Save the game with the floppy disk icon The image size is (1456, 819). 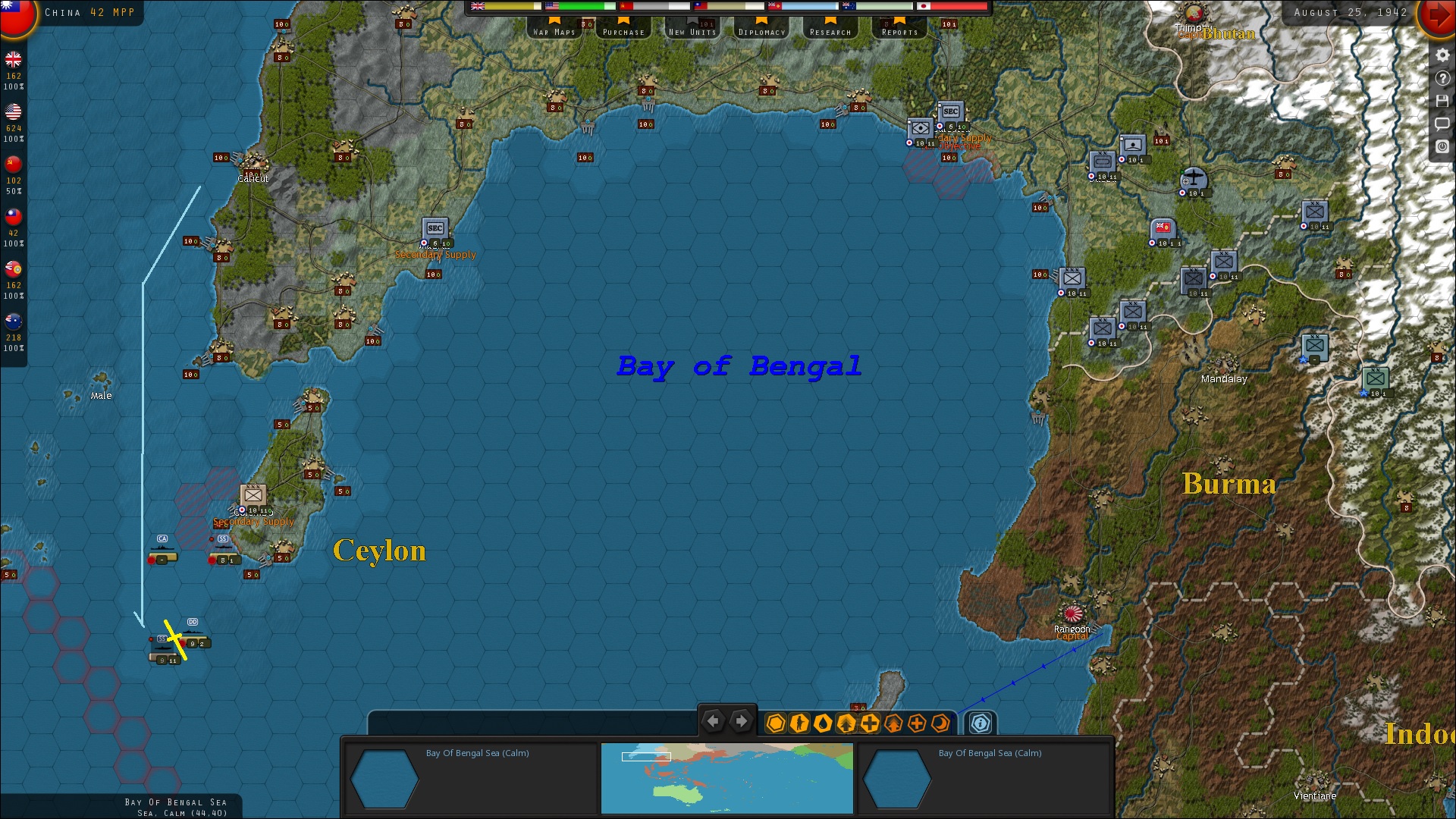click(x=1442, y=100)
